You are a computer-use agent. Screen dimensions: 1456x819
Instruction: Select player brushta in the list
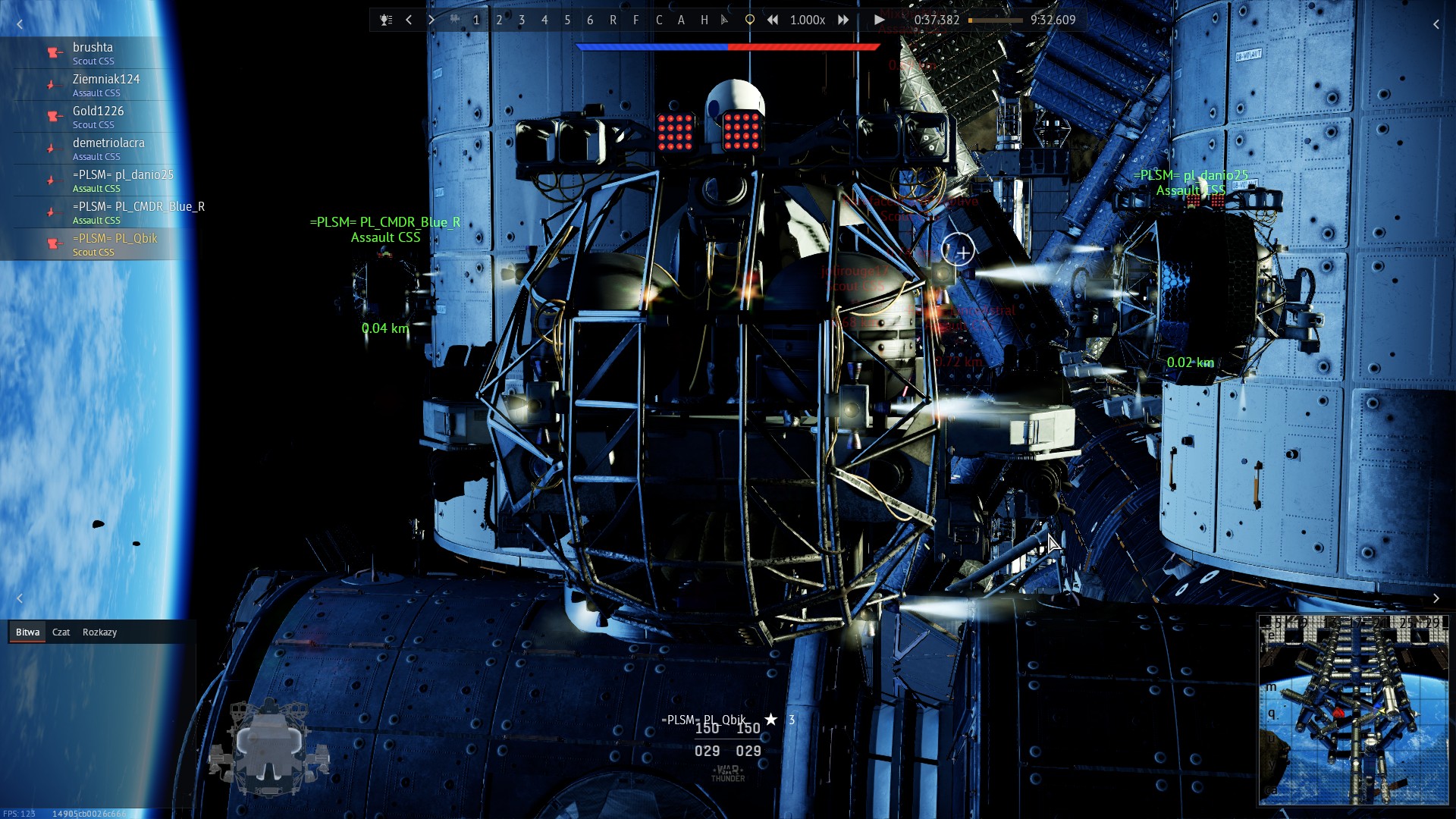(93, 53)
